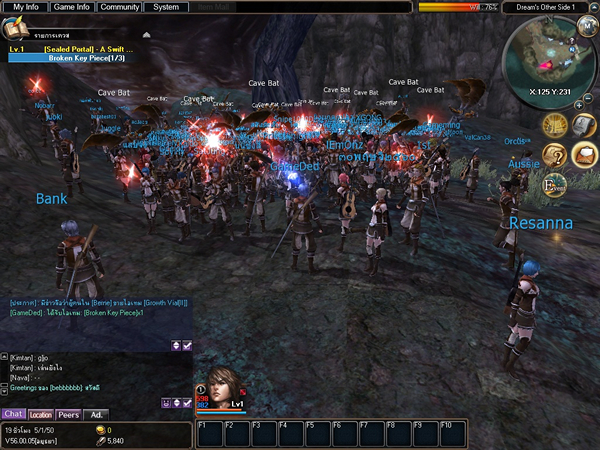Open the My Info menu

click(24, 7)
